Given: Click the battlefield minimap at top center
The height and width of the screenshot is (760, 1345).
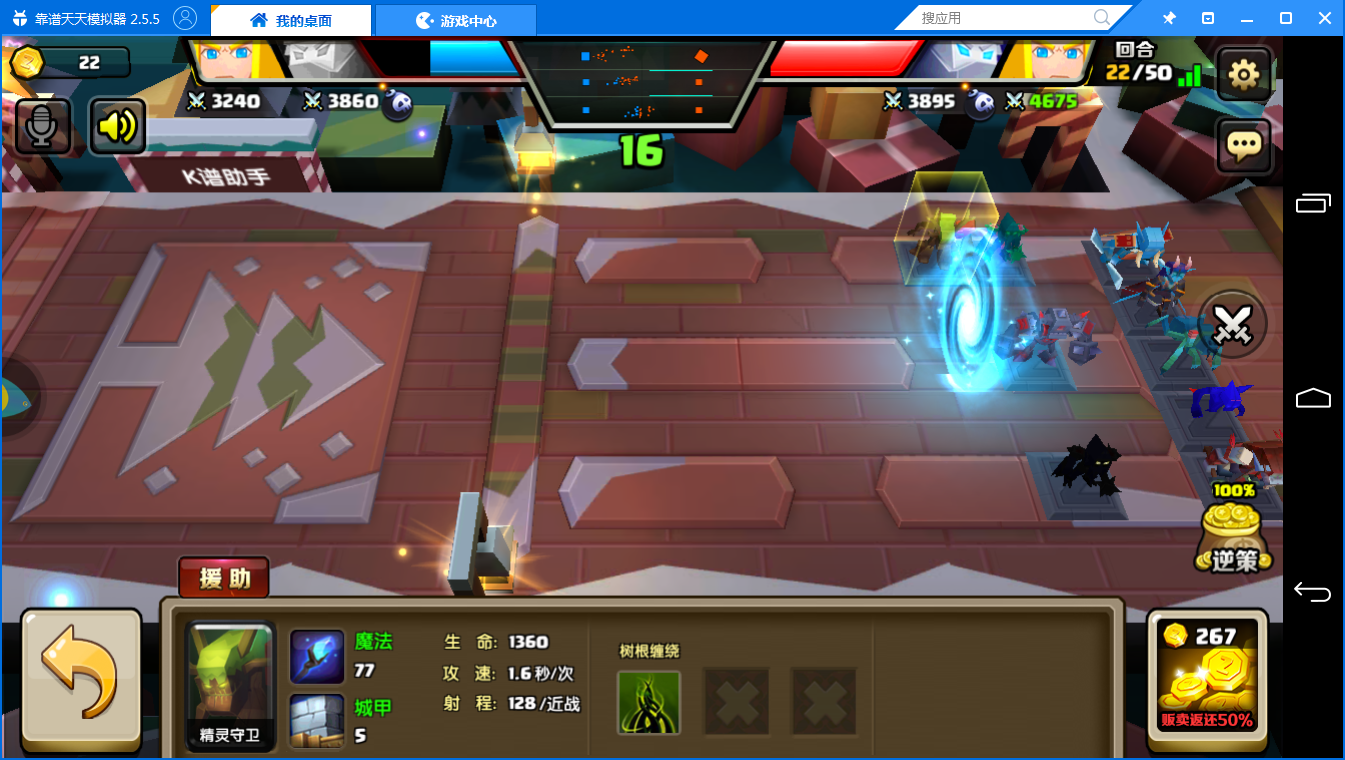Looking at the screenshot, I should pos(640,82).
